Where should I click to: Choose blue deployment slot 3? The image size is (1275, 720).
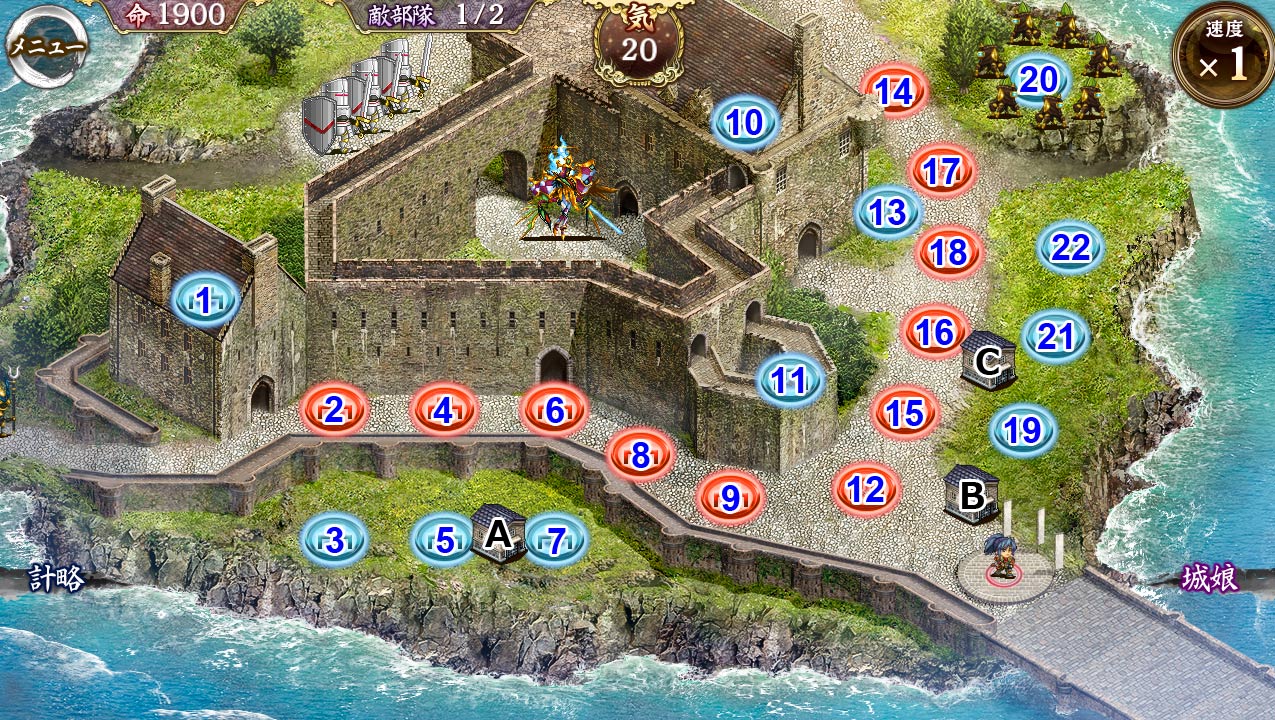pyautogui.click(x=334, y=540)
